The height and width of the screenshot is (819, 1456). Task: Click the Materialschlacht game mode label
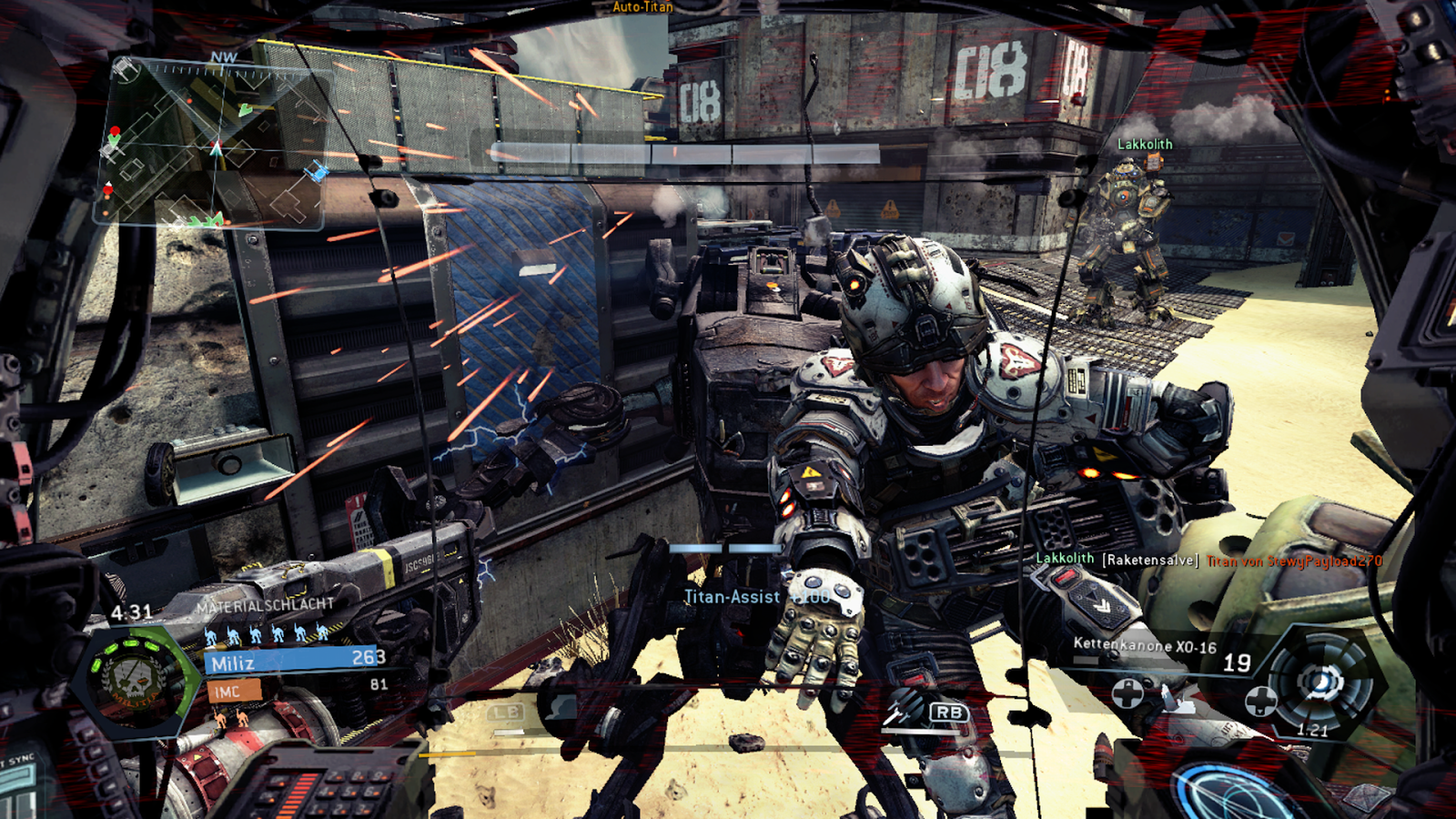tap(265, 604)
